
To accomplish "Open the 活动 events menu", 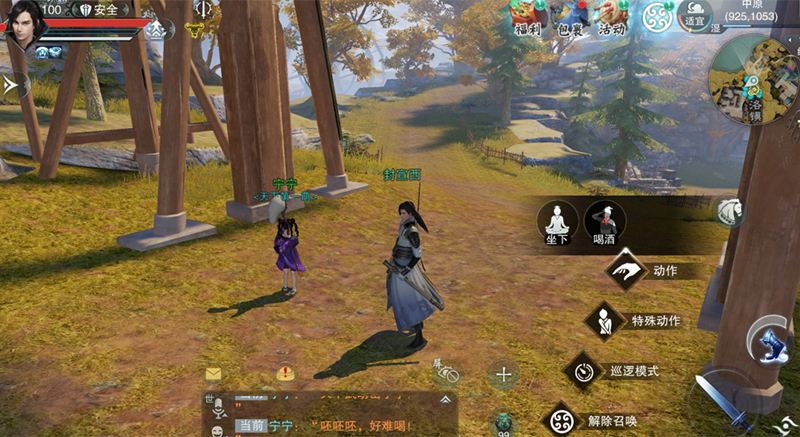I will point(613,16).
